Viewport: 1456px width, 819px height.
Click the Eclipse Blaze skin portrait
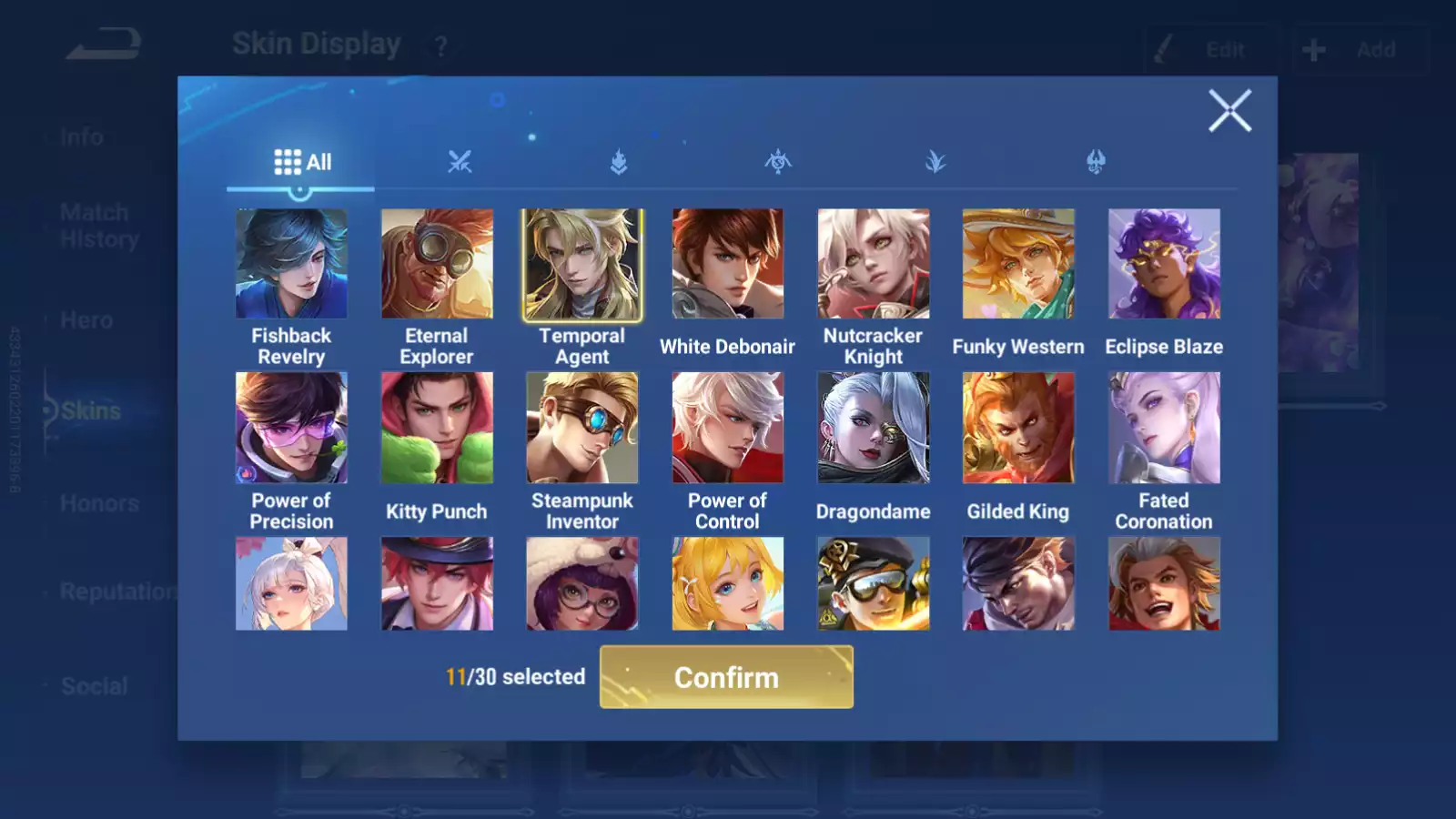[x=1163, y=263]
